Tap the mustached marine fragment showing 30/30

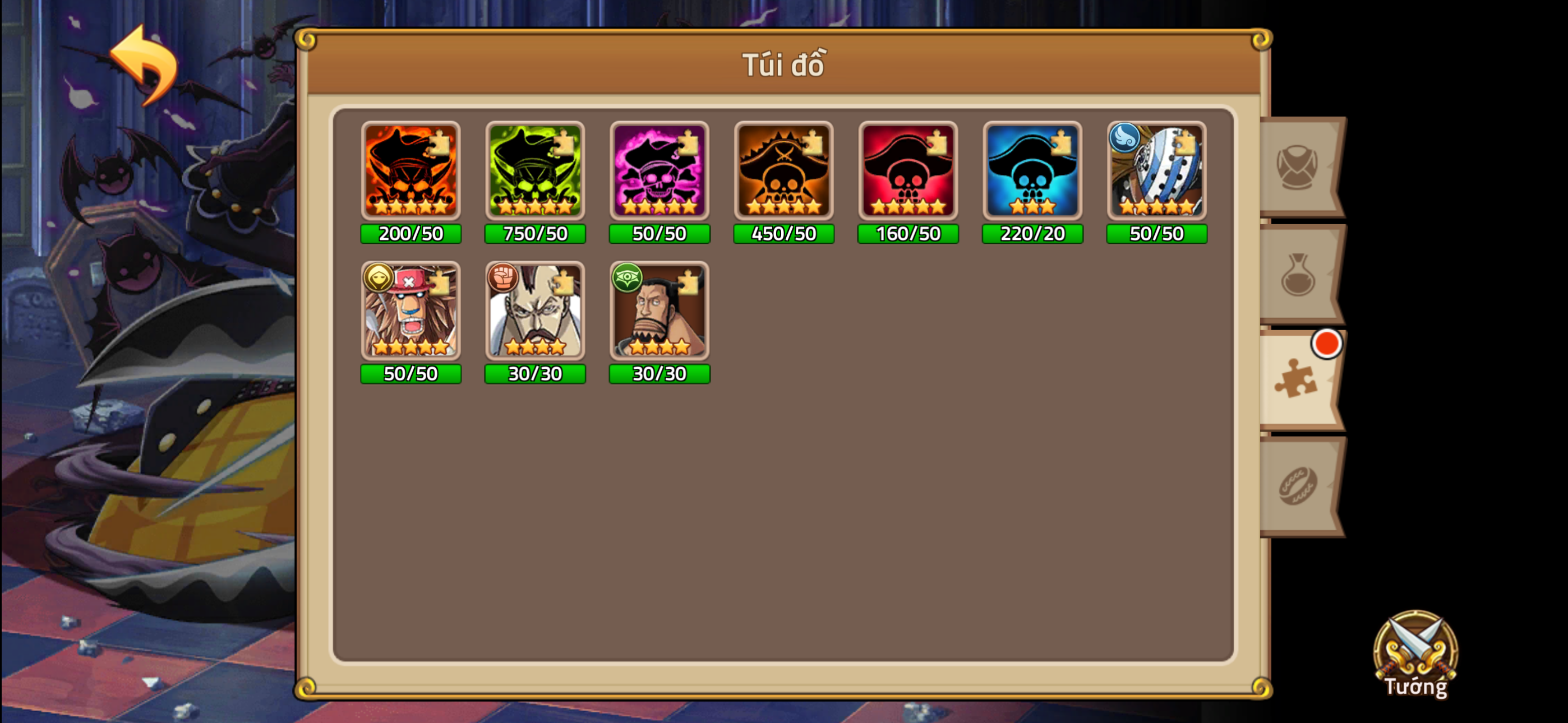tap(536, 313)
